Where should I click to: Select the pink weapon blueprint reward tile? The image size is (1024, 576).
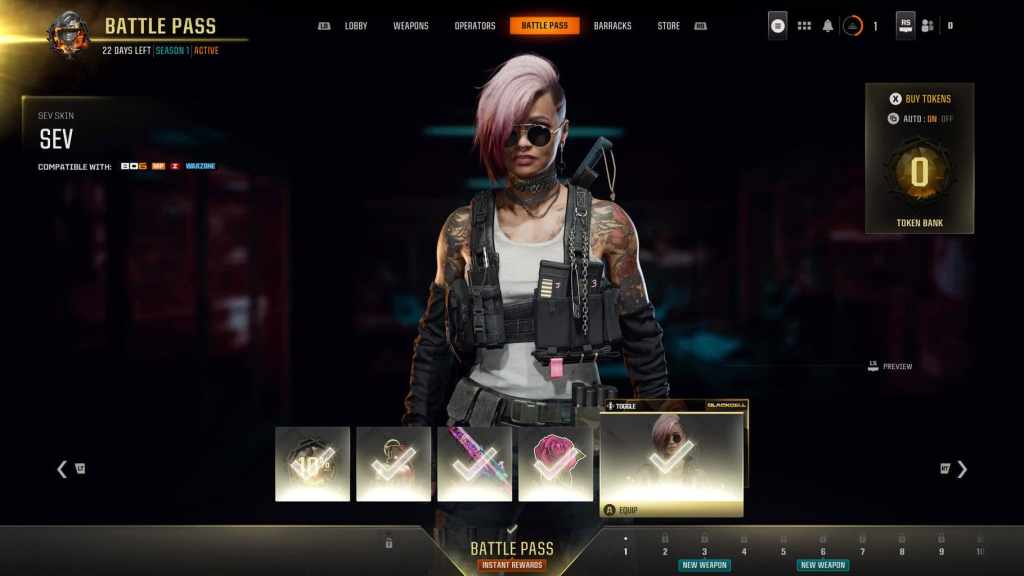coord(474,463)
